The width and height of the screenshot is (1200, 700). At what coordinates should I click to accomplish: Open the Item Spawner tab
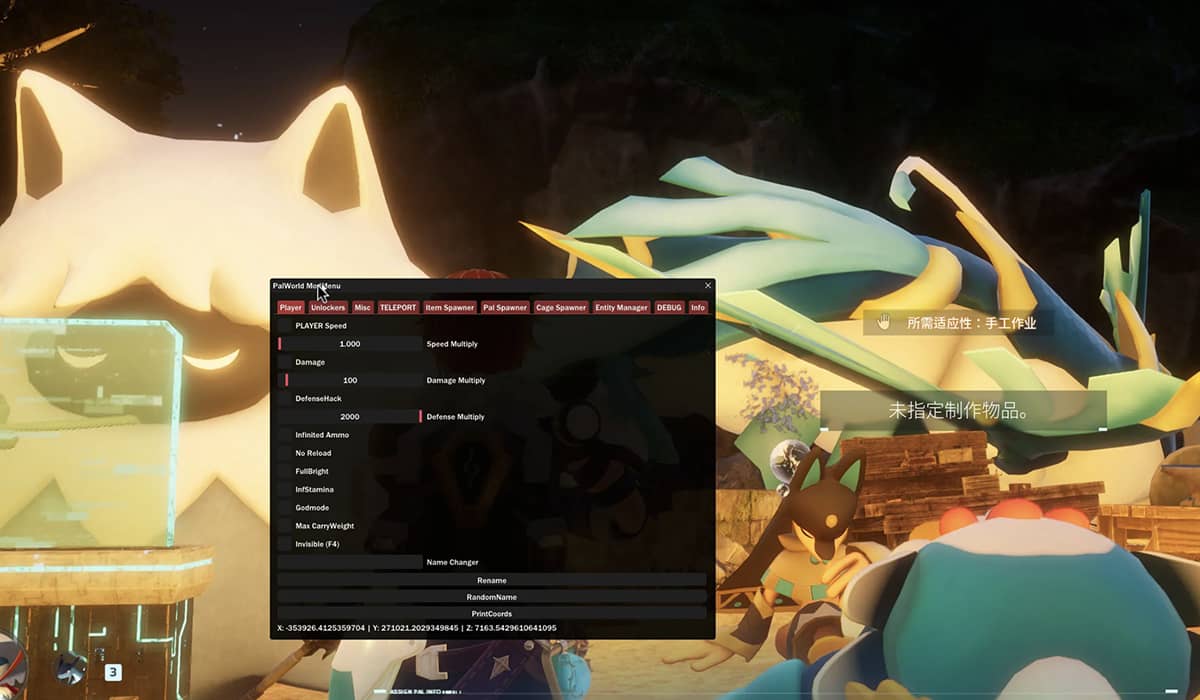pos(449,308)
